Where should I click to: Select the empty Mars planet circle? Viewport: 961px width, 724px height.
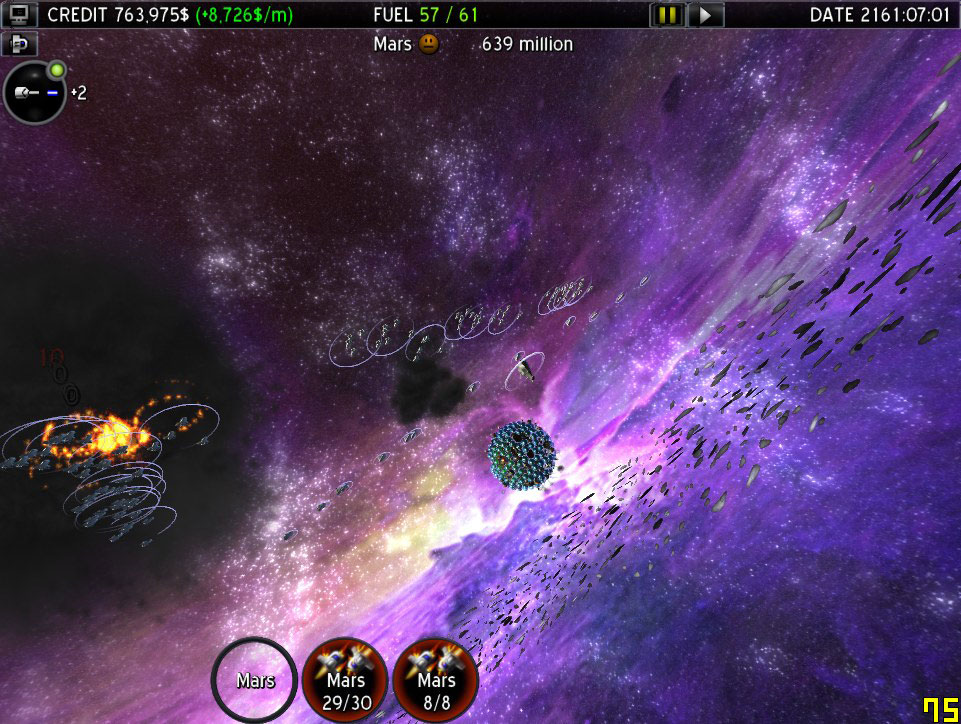[254, 680]
